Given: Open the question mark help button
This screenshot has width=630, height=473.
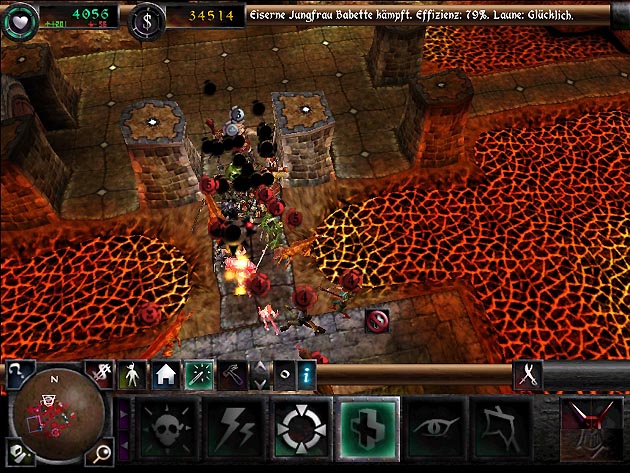Looking at the screenshot, I should [18, 373].
